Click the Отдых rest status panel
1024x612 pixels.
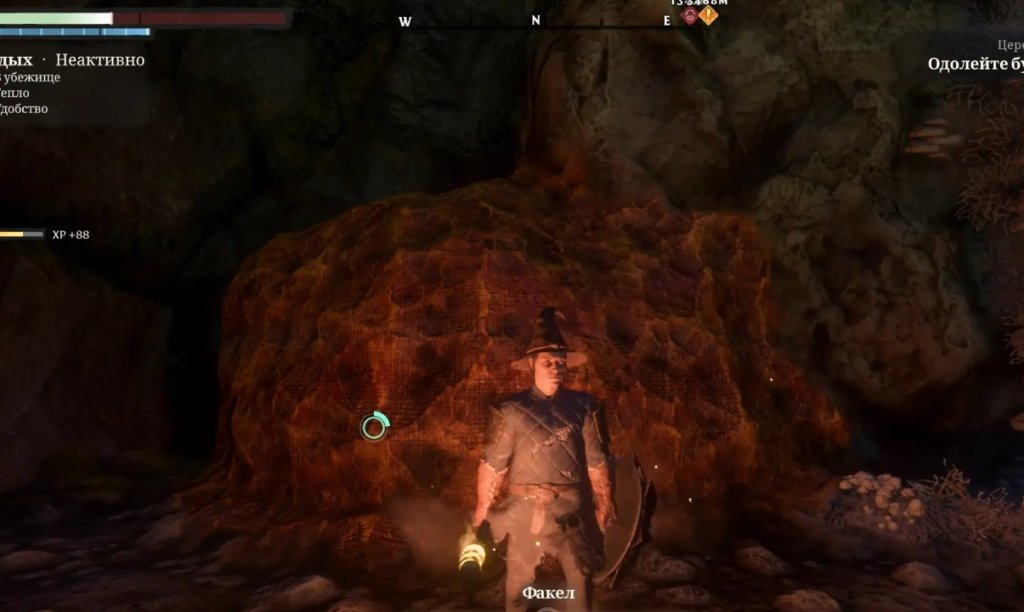point(72,61)
